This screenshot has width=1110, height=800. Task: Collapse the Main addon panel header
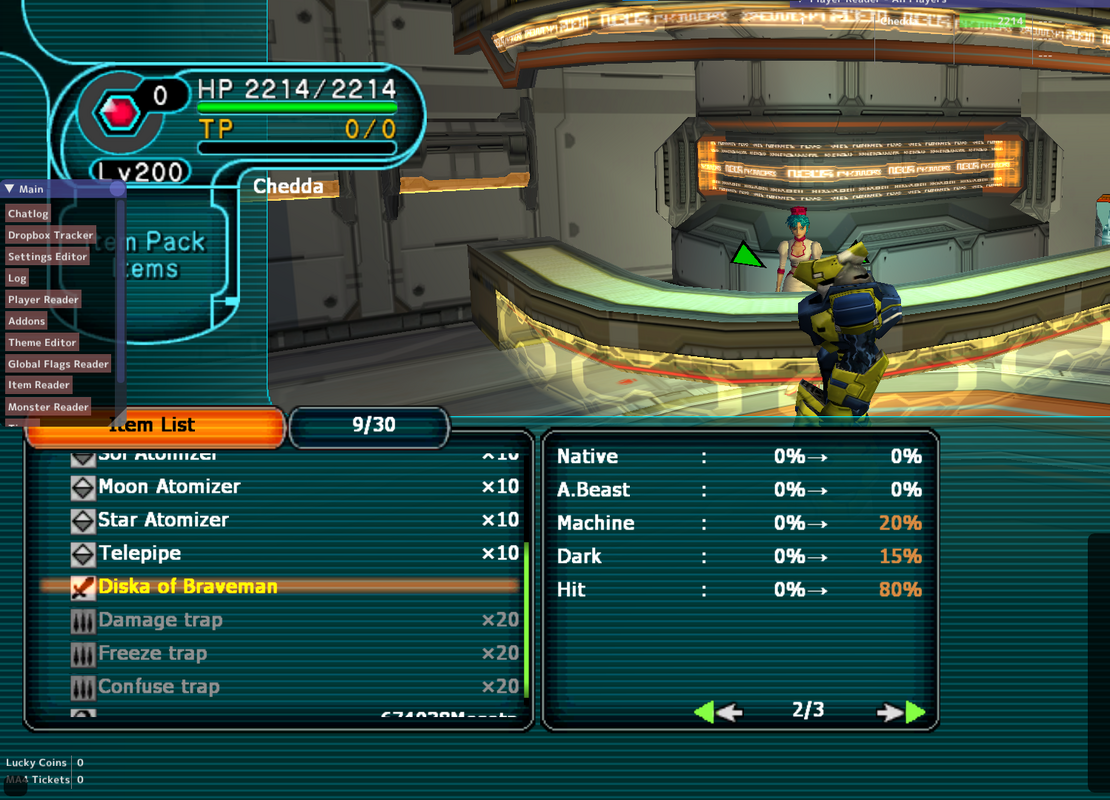pos(9,189)
